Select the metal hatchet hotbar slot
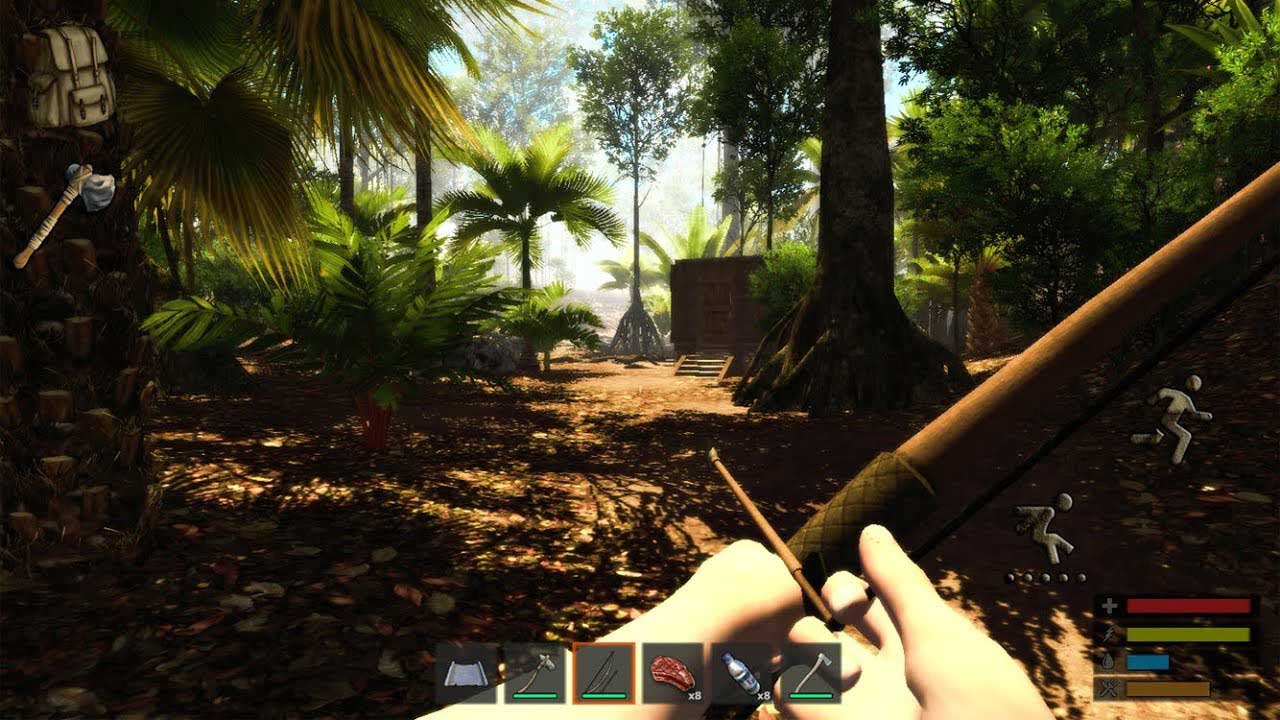This screenshot has height=720, width=1280. 811,673
